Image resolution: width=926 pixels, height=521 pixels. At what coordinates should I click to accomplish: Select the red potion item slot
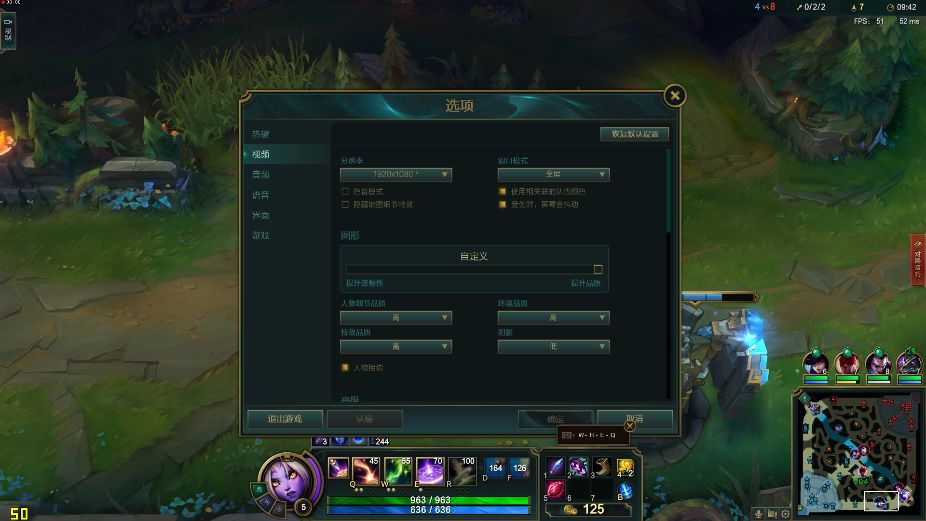tap(555, 489)
